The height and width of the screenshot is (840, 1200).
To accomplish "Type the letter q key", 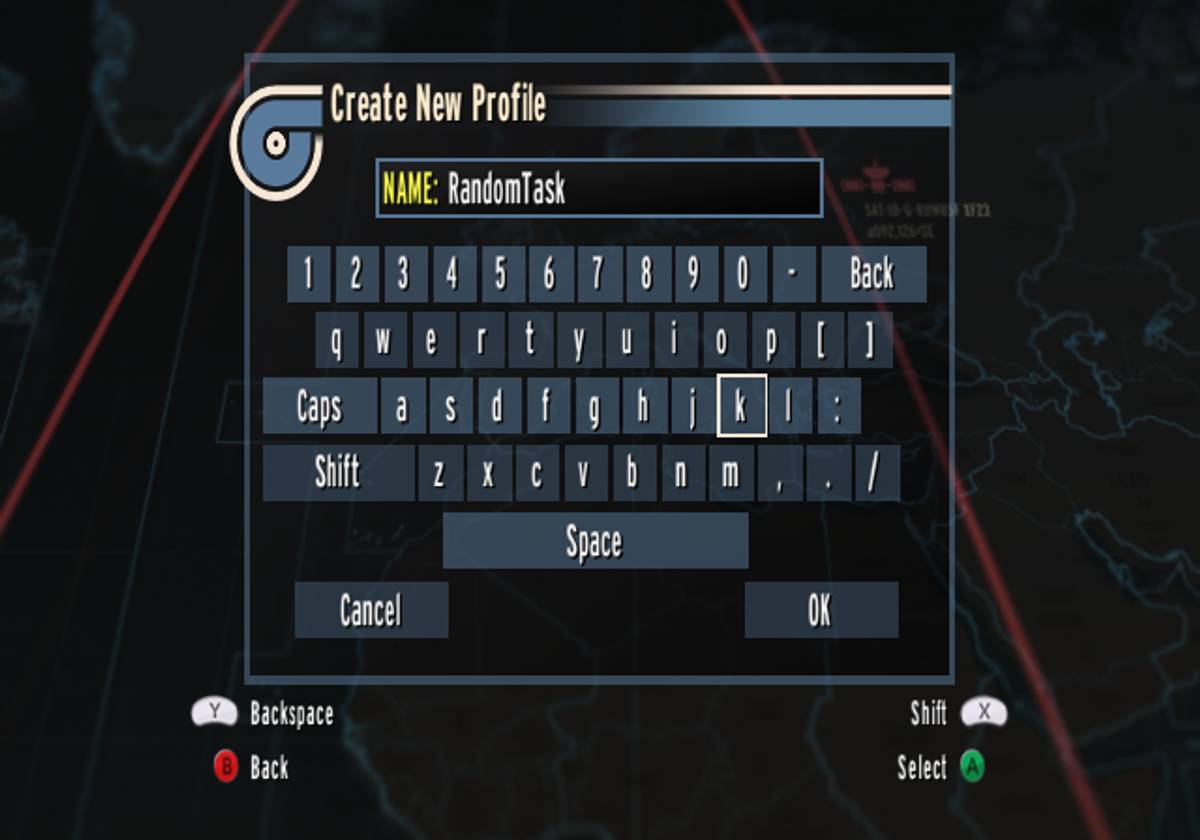I will 336,341.
